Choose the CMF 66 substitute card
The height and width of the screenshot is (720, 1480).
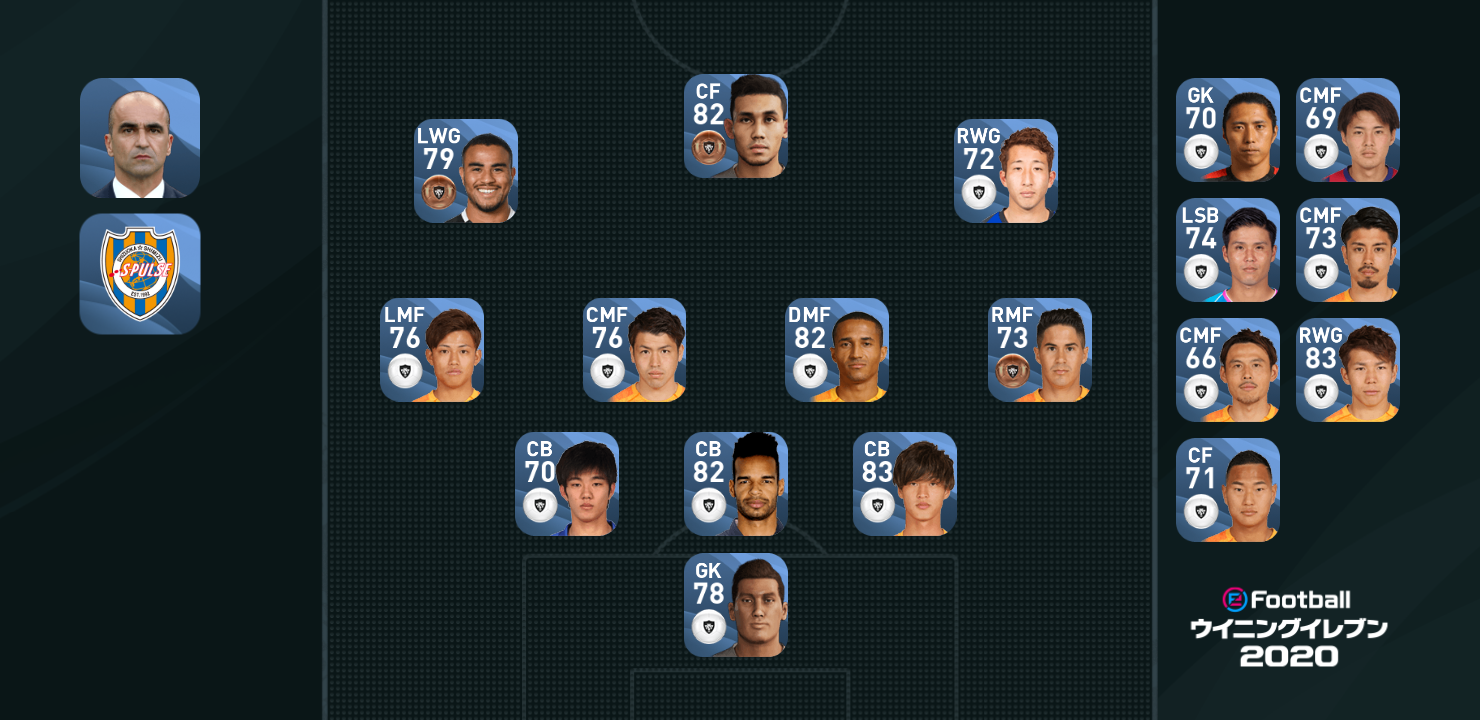1227,370
